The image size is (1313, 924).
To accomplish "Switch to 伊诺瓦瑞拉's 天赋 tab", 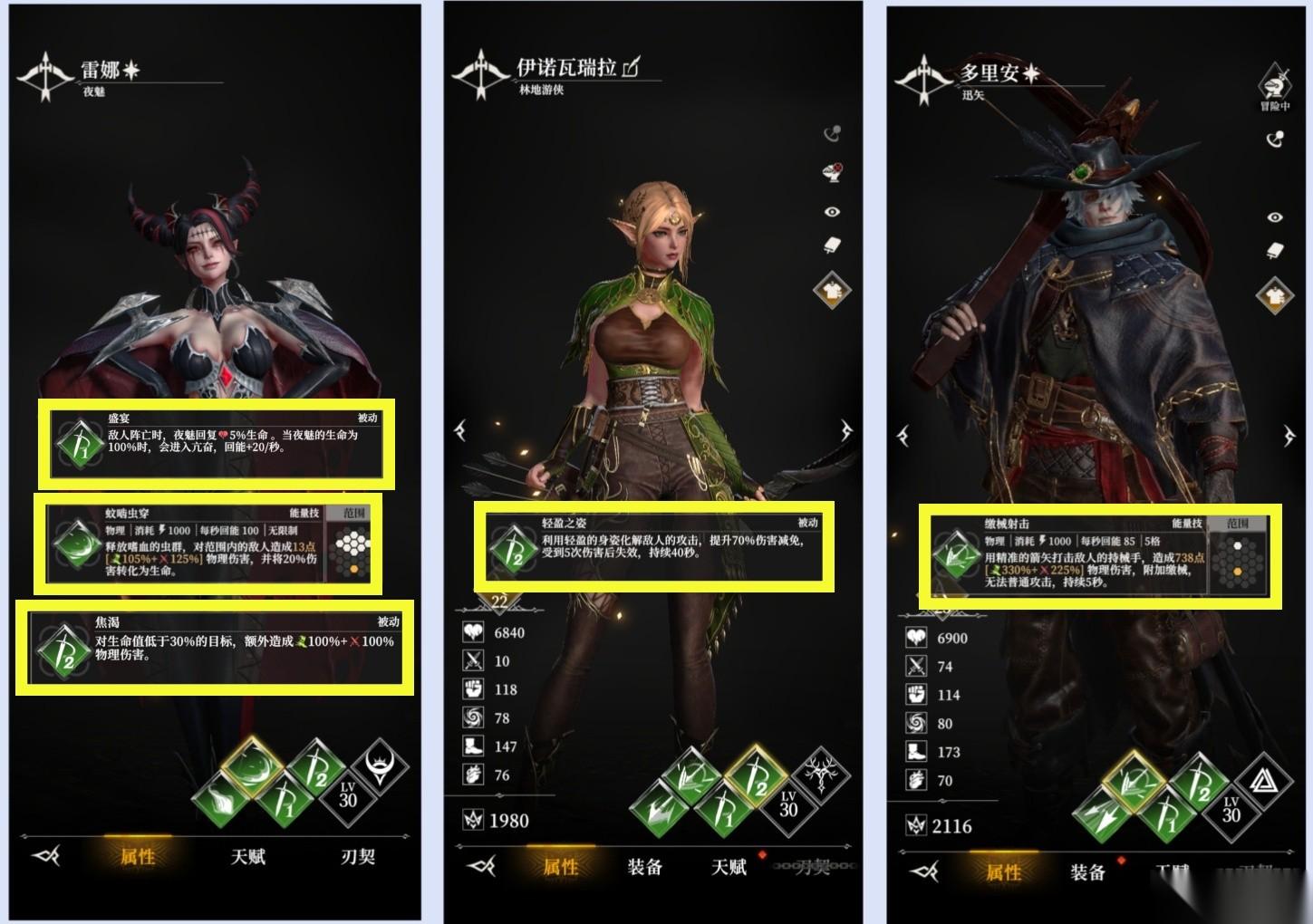I will click(729, 867).
